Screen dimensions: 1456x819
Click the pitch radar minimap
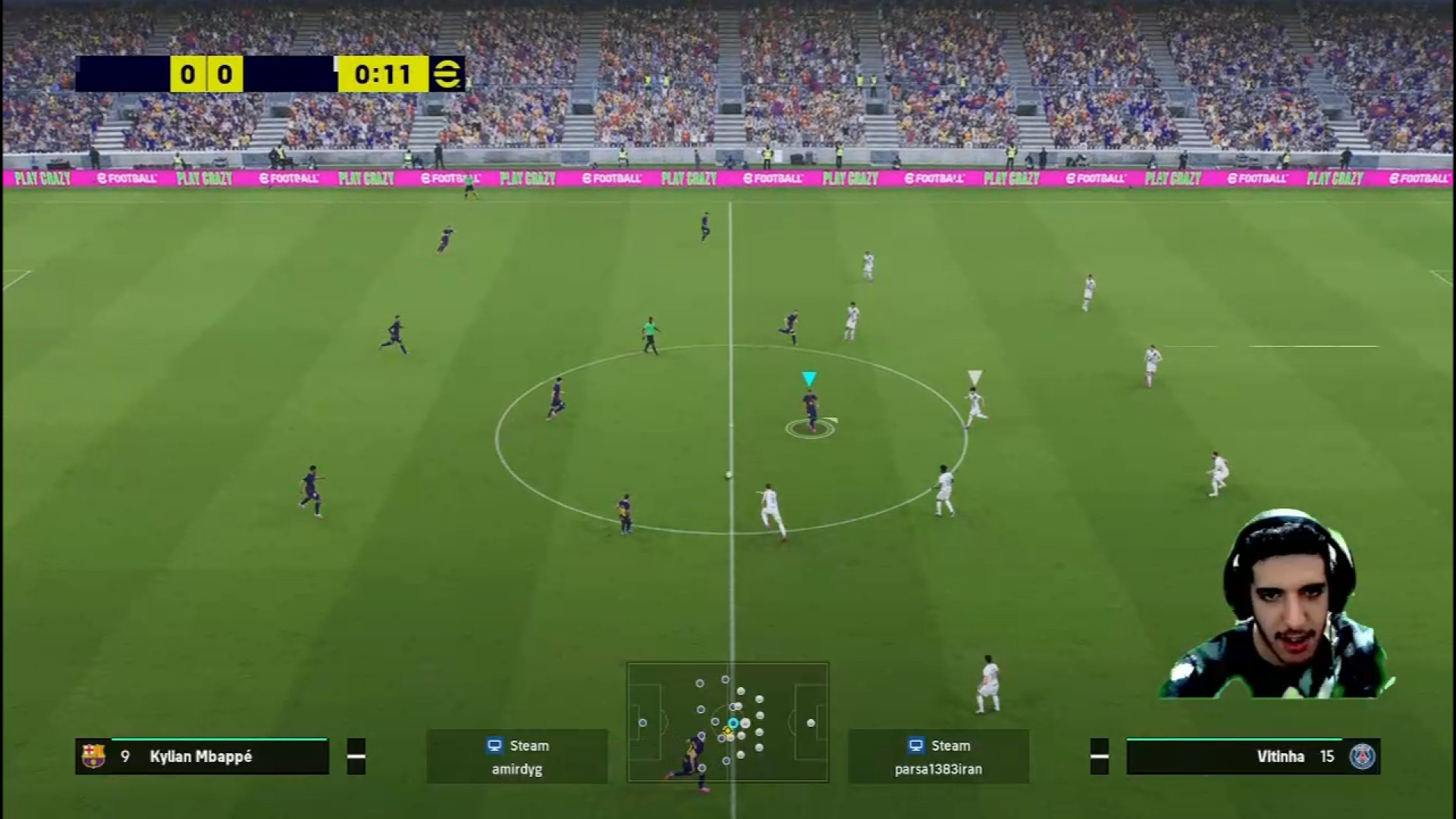(727, 722)
